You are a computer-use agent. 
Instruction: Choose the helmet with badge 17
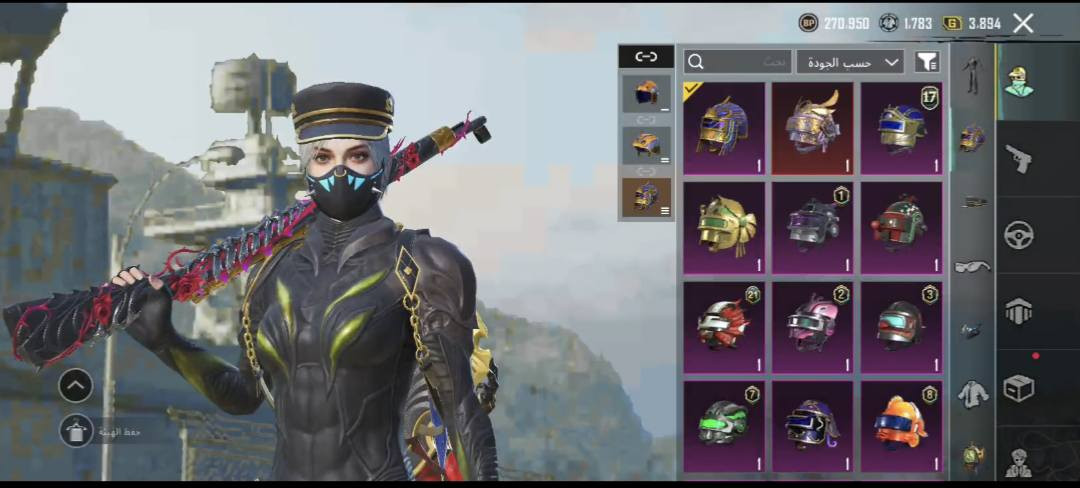point(901,128)
